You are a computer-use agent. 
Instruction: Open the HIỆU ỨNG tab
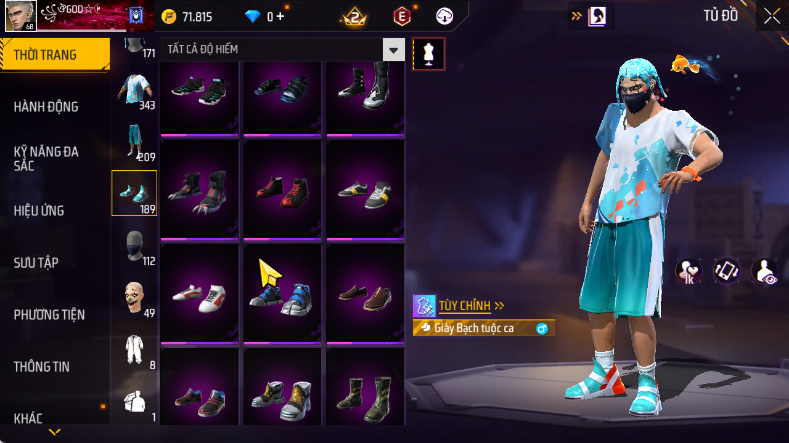click(39, 211)
